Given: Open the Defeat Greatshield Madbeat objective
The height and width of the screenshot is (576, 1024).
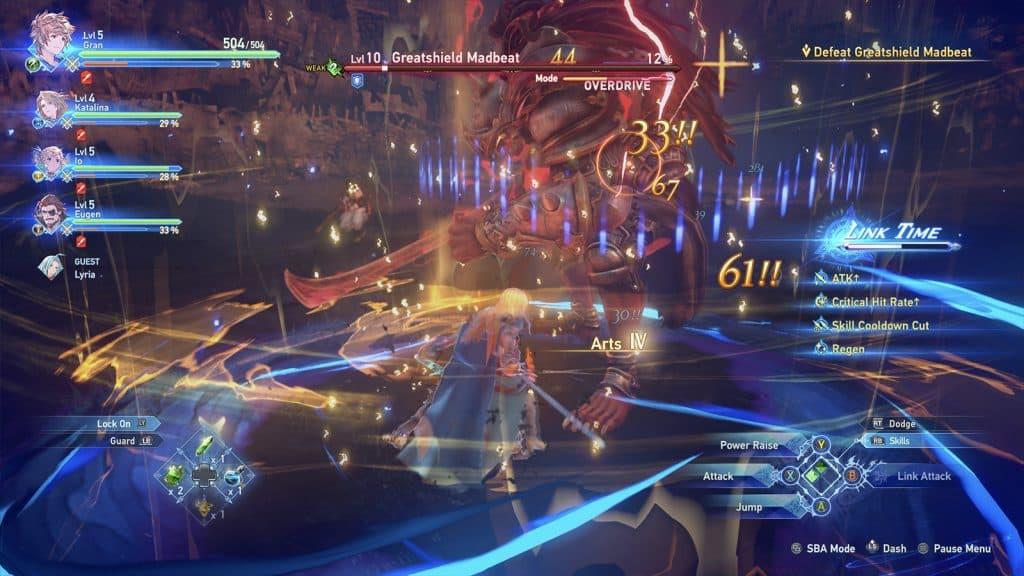Looking at the screenshot, I should 882,52.
